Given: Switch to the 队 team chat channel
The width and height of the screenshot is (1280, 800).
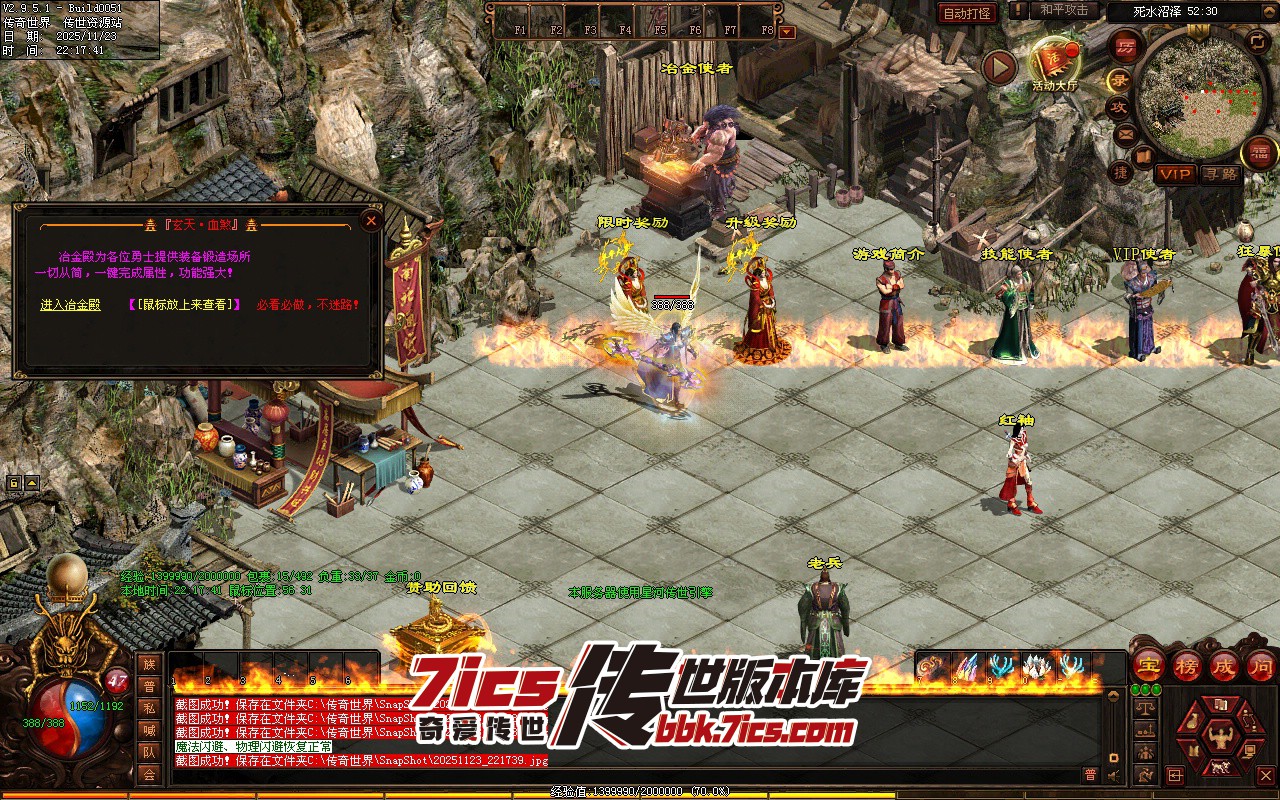Looking at the screenshot, I should point(149,752).
